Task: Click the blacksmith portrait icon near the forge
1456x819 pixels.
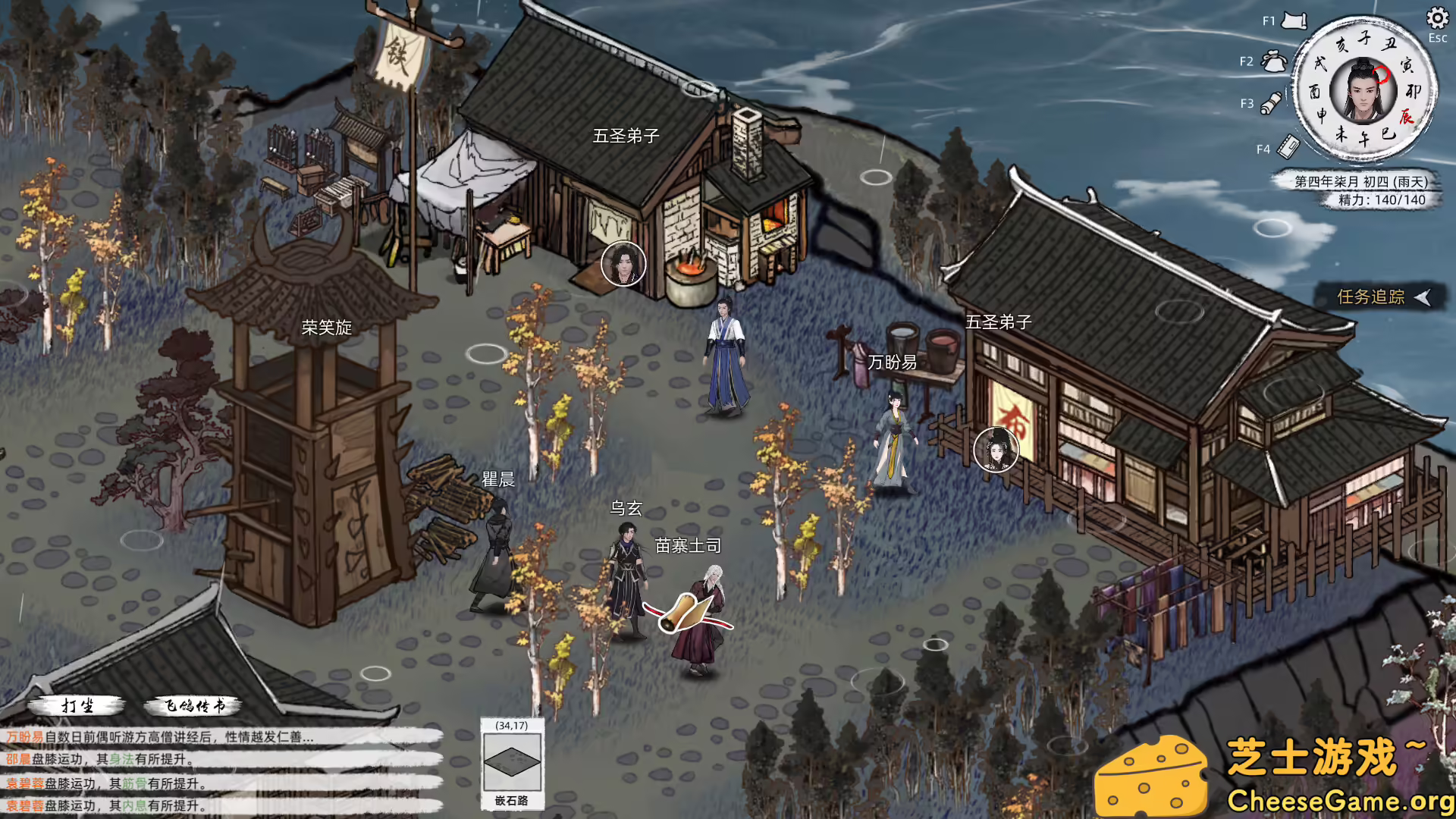Action: click(x=622, y=265)
